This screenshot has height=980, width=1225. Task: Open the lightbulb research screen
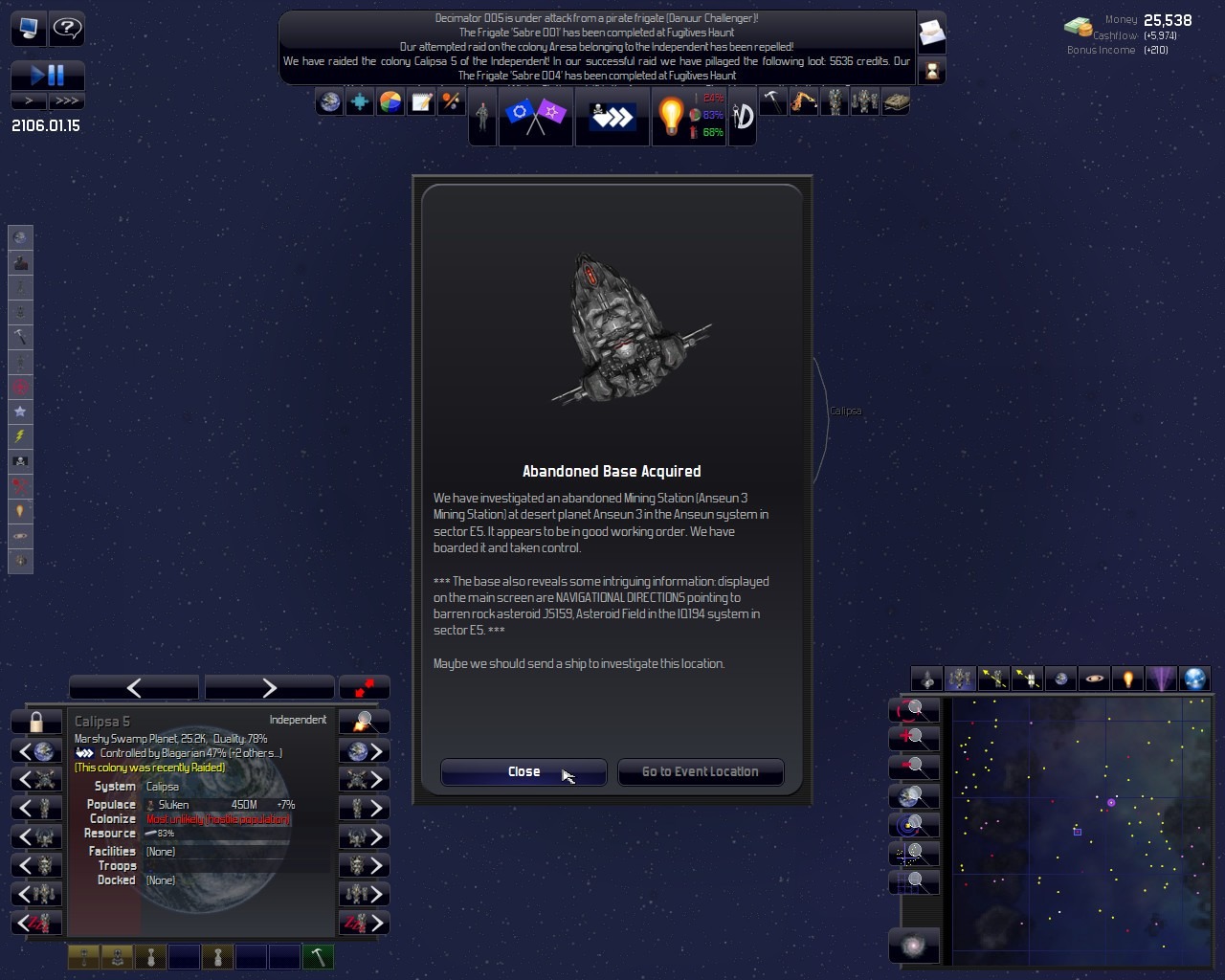pos(670,116)
